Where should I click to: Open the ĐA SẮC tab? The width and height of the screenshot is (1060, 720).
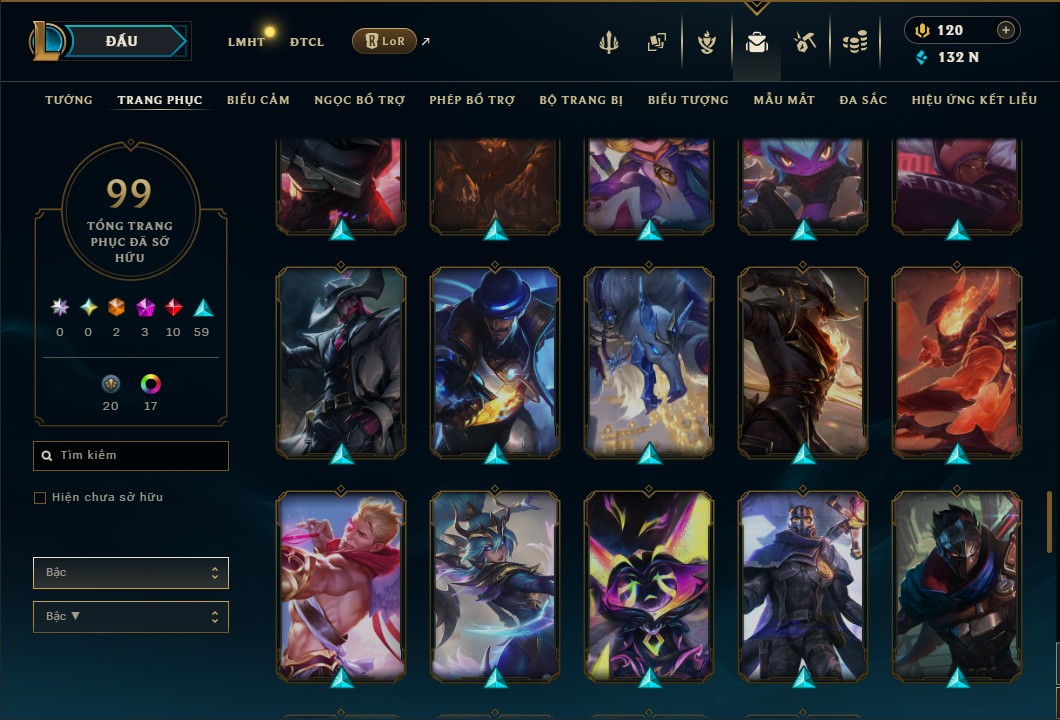[863, 100]
